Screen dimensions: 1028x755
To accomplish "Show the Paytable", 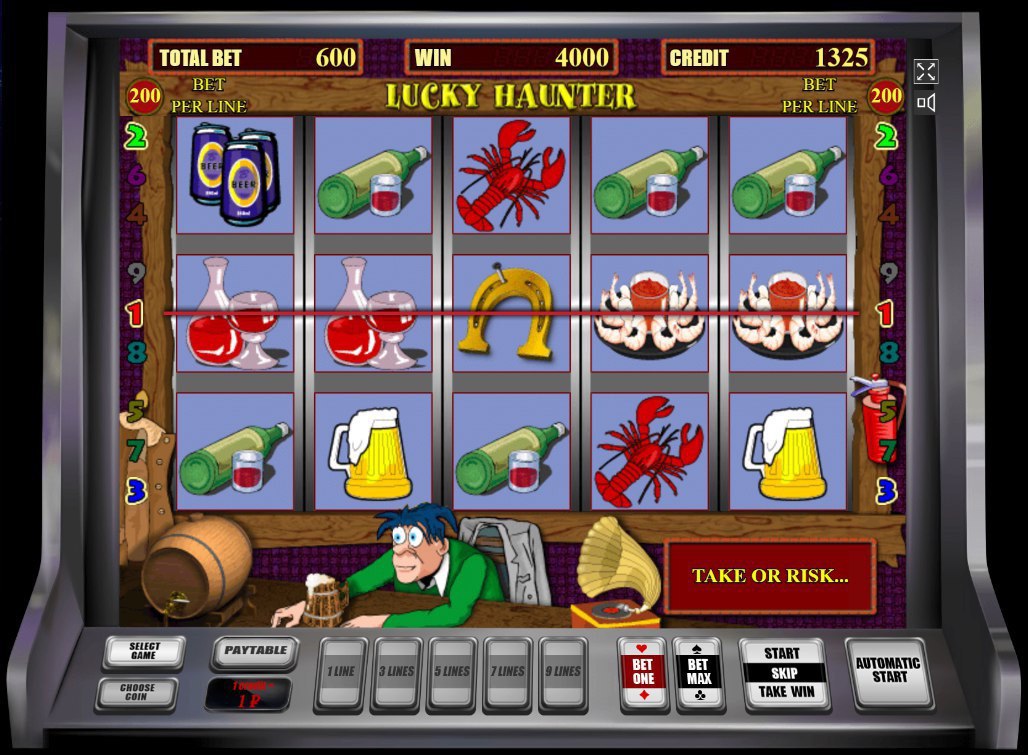I will tap(255, 652).
